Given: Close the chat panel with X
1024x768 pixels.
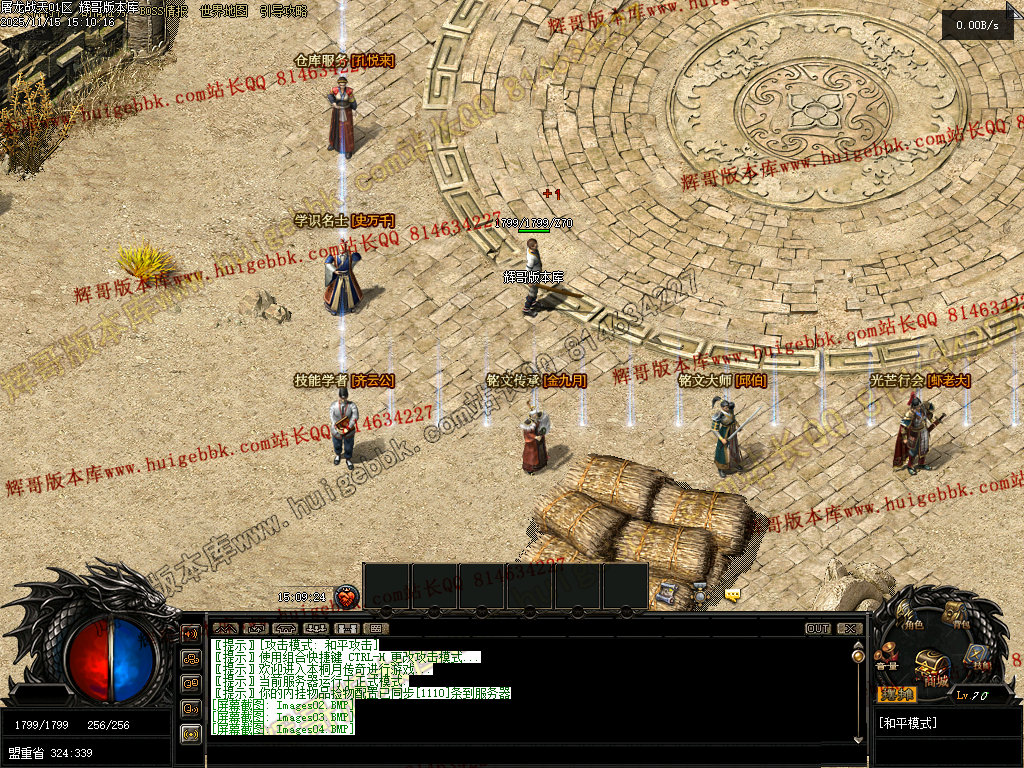Looking at the screenshot, I should 849,629.
